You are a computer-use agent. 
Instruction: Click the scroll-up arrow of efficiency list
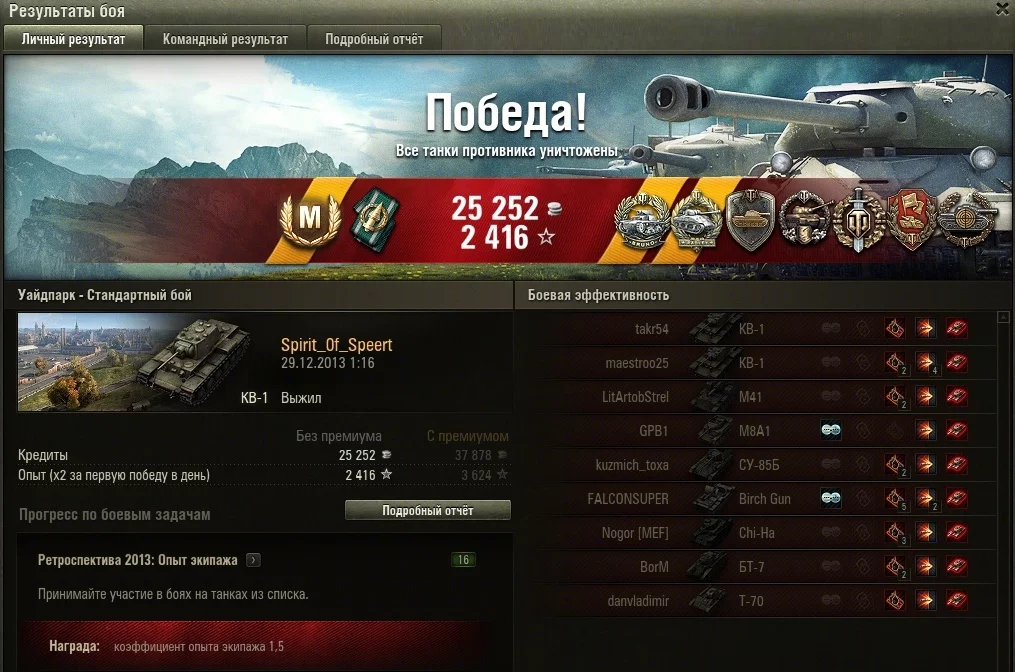point(1003,320)
